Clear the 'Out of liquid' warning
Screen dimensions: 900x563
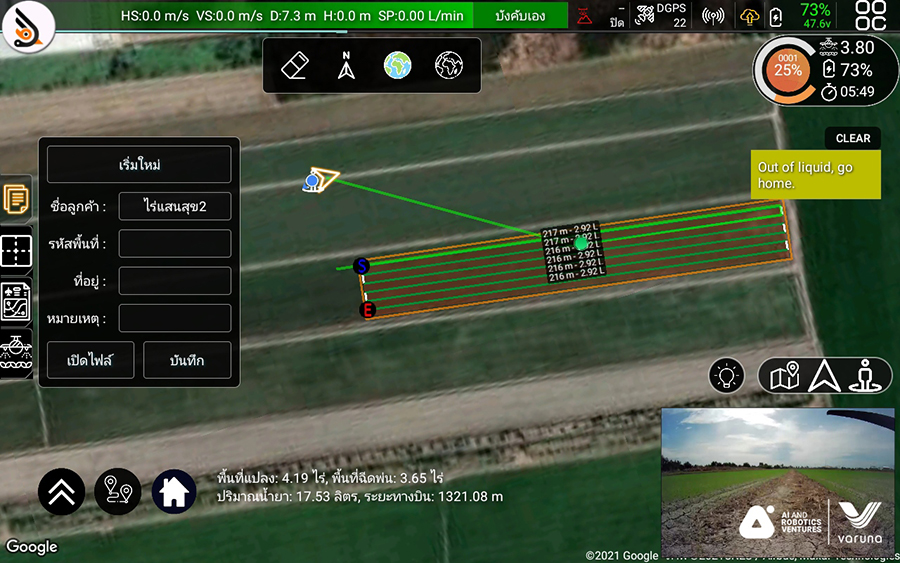pyautogui.click(x=853, y=138)
